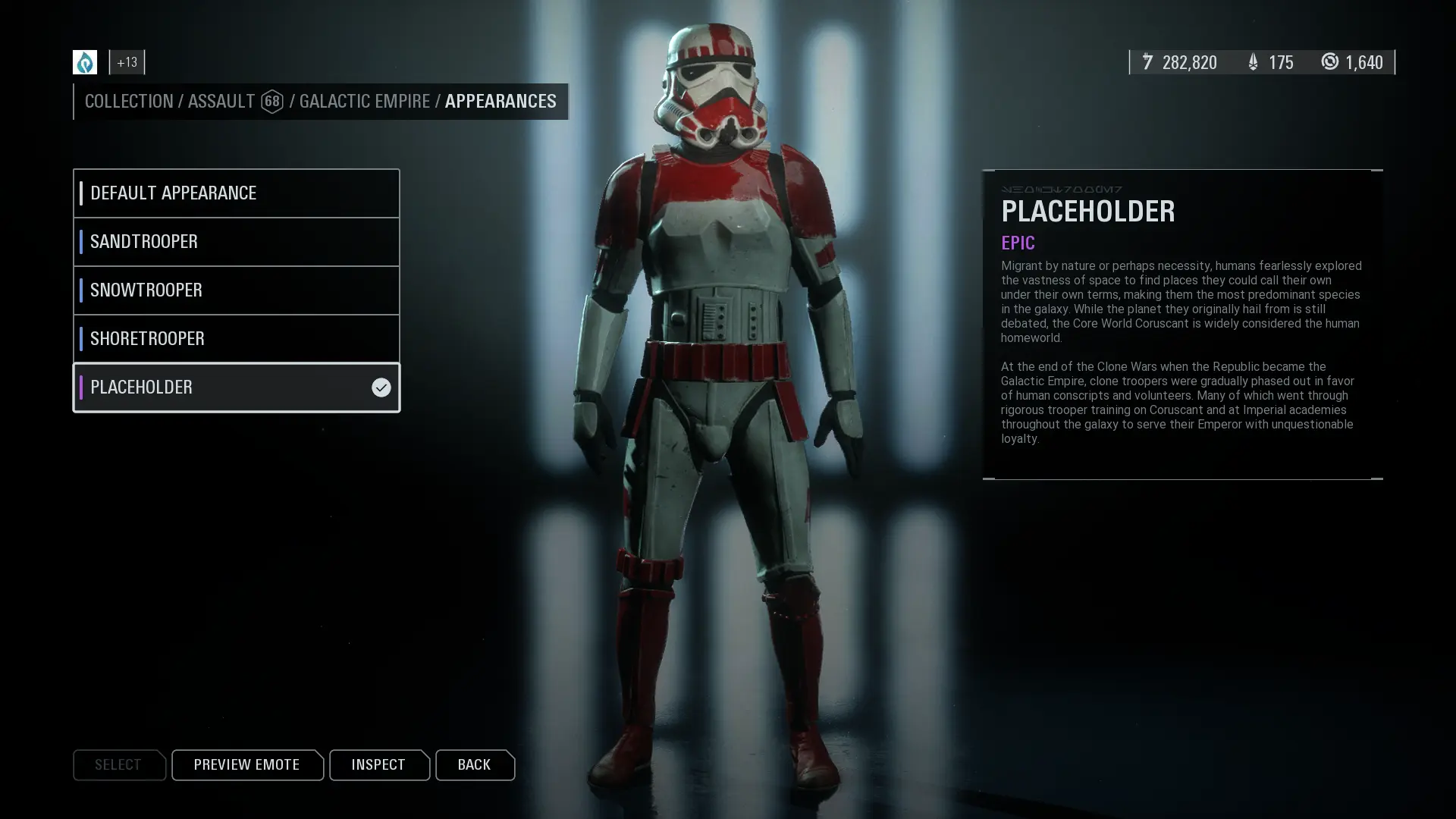Open the +13 notifications badge
The width and height of the screenshot is (1456, 819).
(127, 62)
